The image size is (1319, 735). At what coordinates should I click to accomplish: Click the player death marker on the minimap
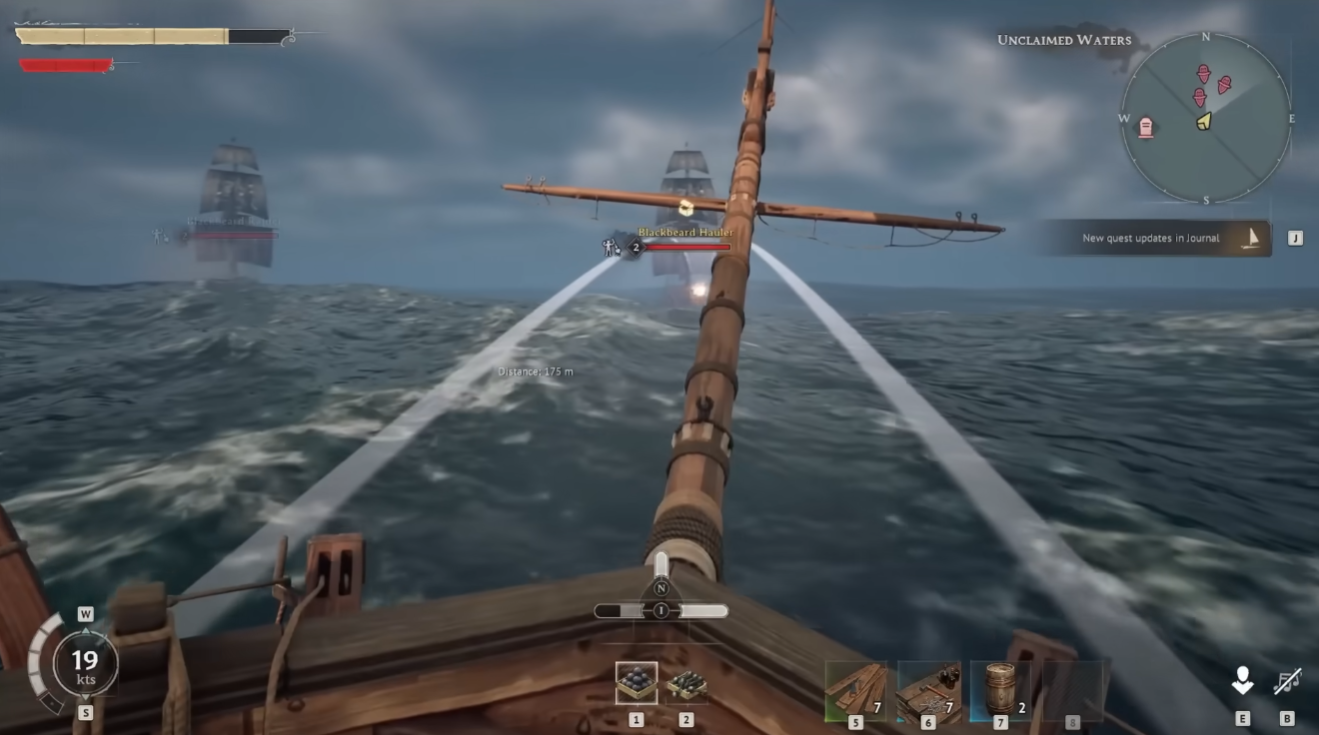tap(1147, 125)
